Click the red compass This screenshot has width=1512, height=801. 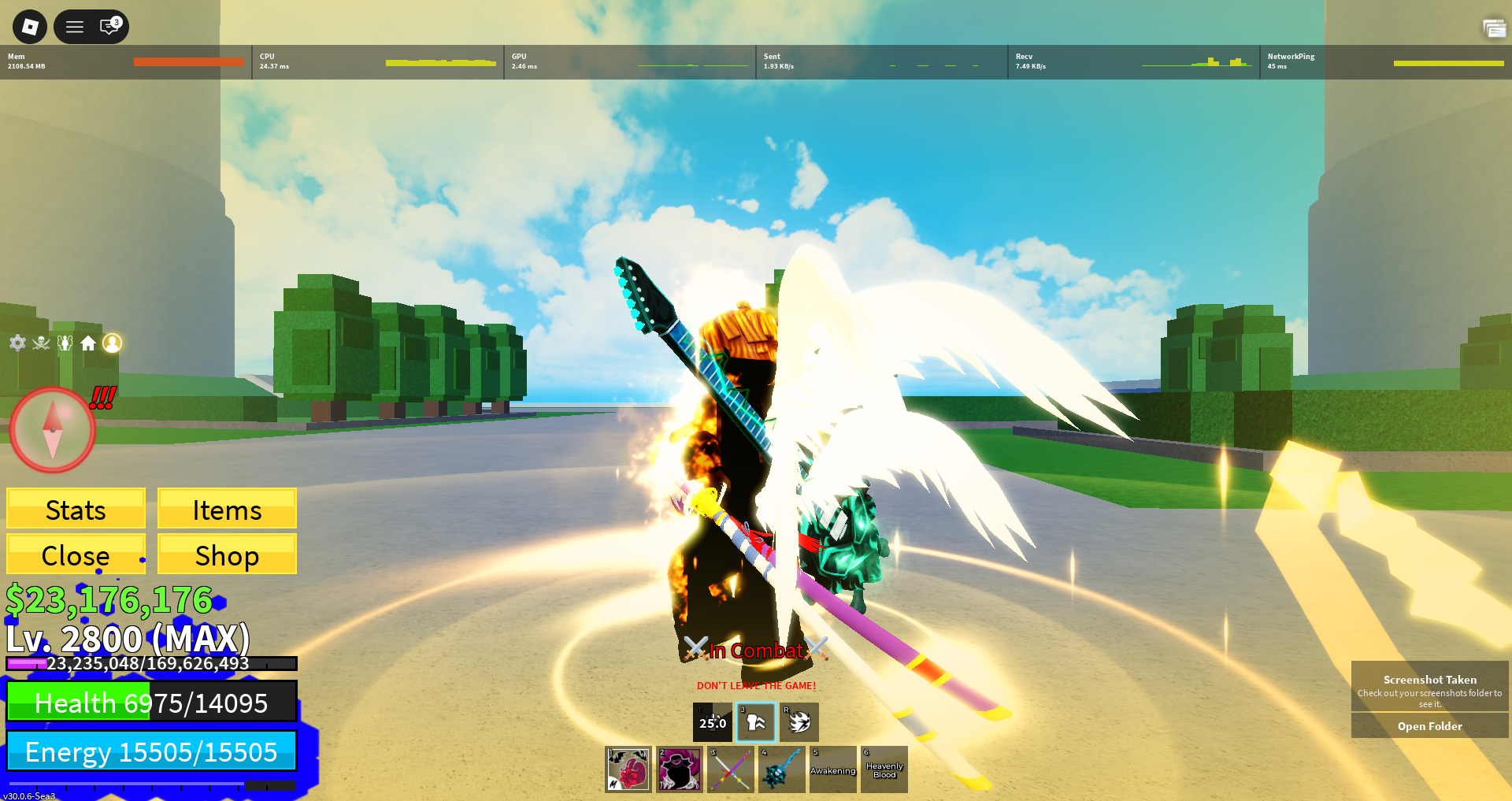pyautogui.click(x=53, y=430)
